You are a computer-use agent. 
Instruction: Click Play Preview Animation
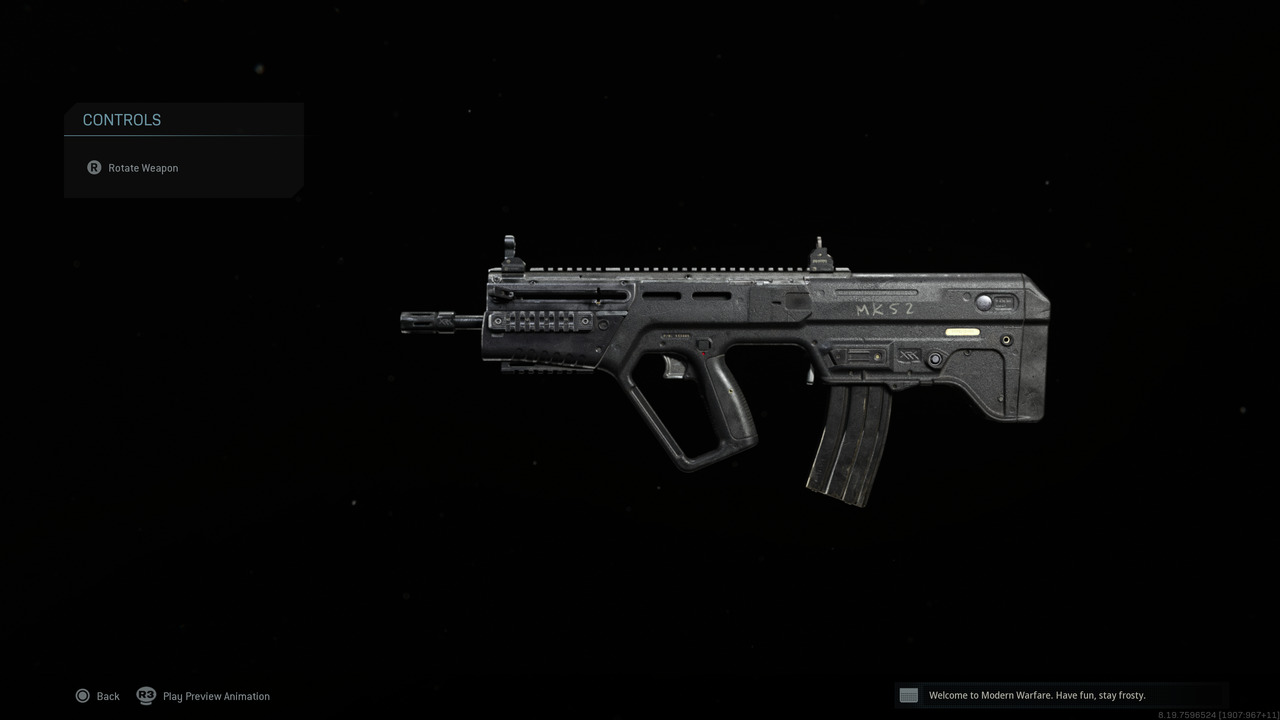tap(216, 695)
